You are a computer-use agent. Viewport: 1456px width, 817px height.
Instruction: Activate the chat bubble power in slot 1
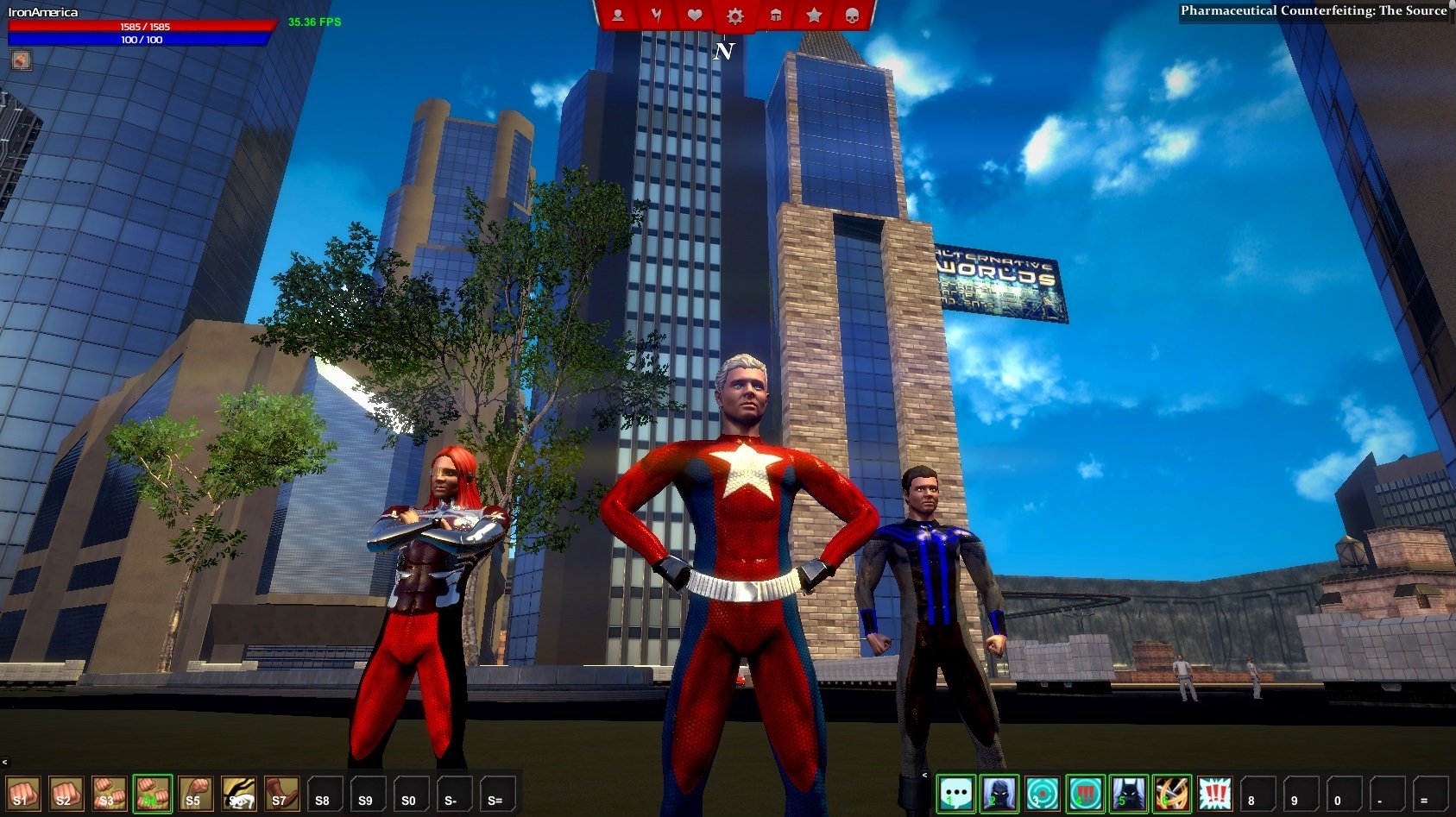tap(956, 793)
